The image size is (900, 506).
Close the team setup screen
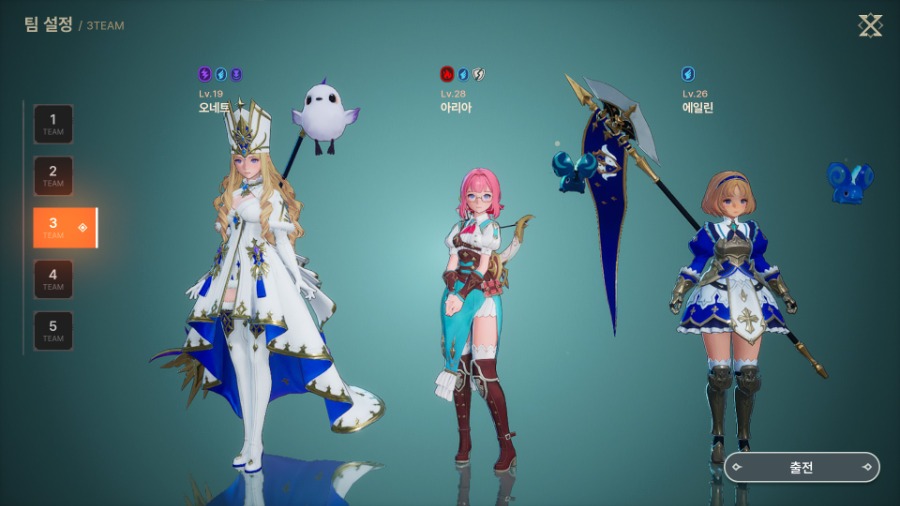(x=870, y=26)
